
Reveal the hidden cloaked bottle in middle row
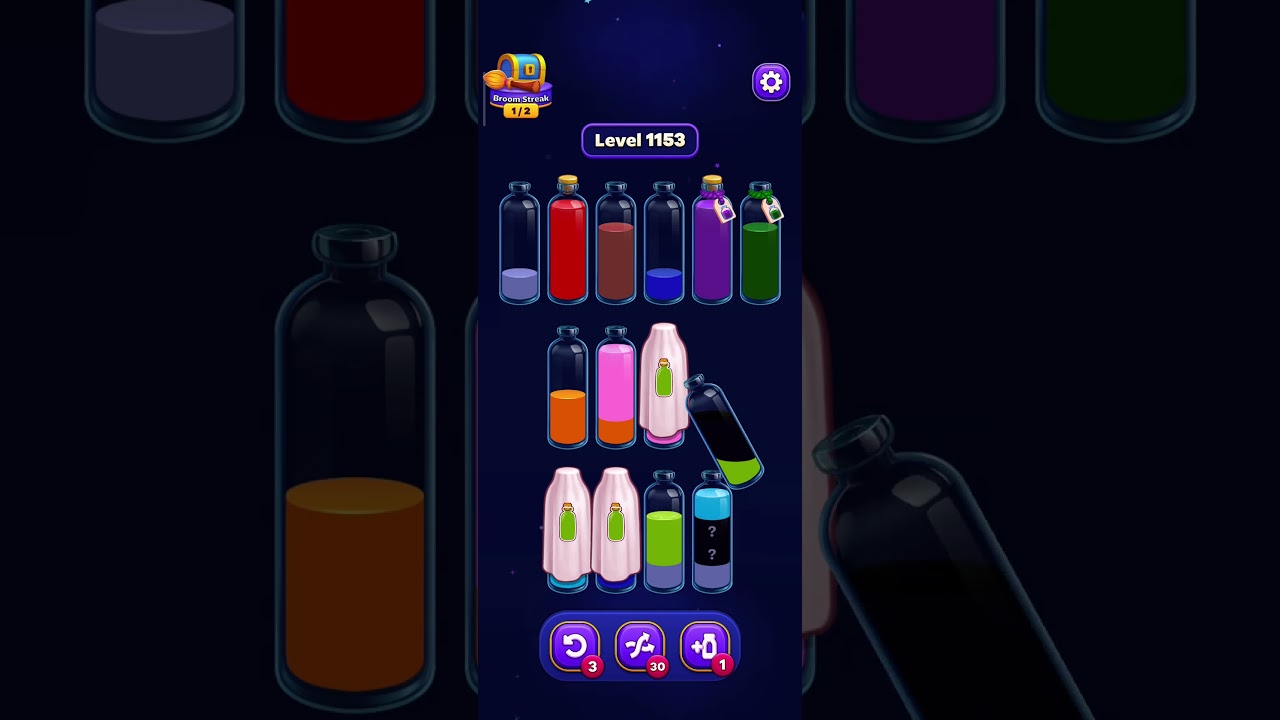point(660,385)
